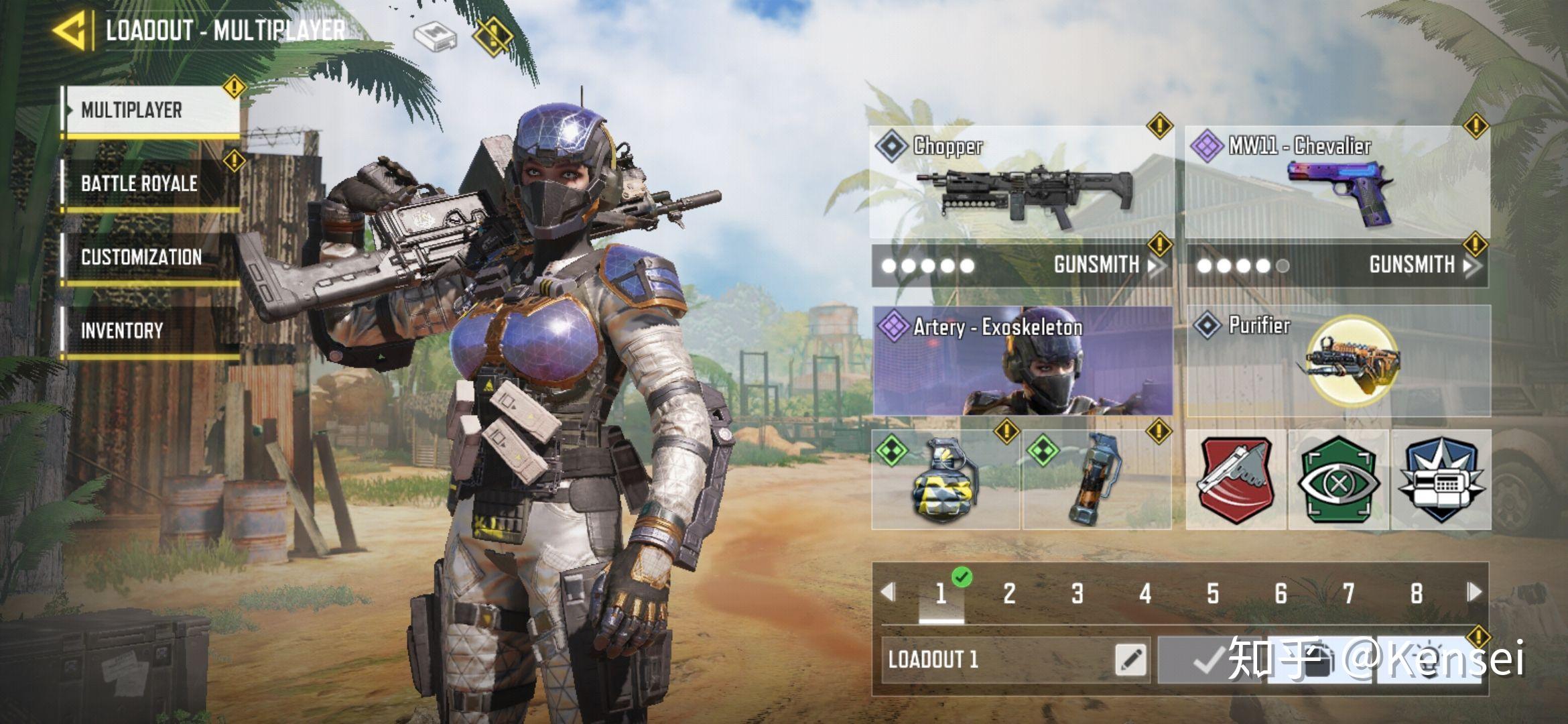Select the frag grenade lethal slot
Image resolution: width=1568 pixels, height=724 pixels.
click(x=945, y=480)
